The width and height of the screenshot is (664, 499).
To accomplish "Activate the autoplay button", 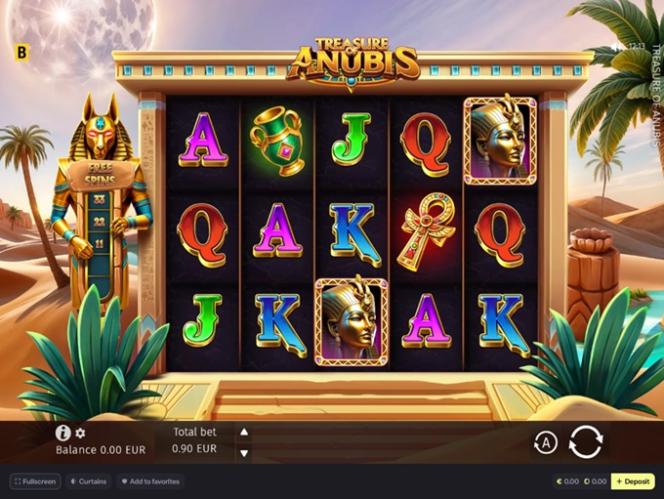I will pos(545,441).
